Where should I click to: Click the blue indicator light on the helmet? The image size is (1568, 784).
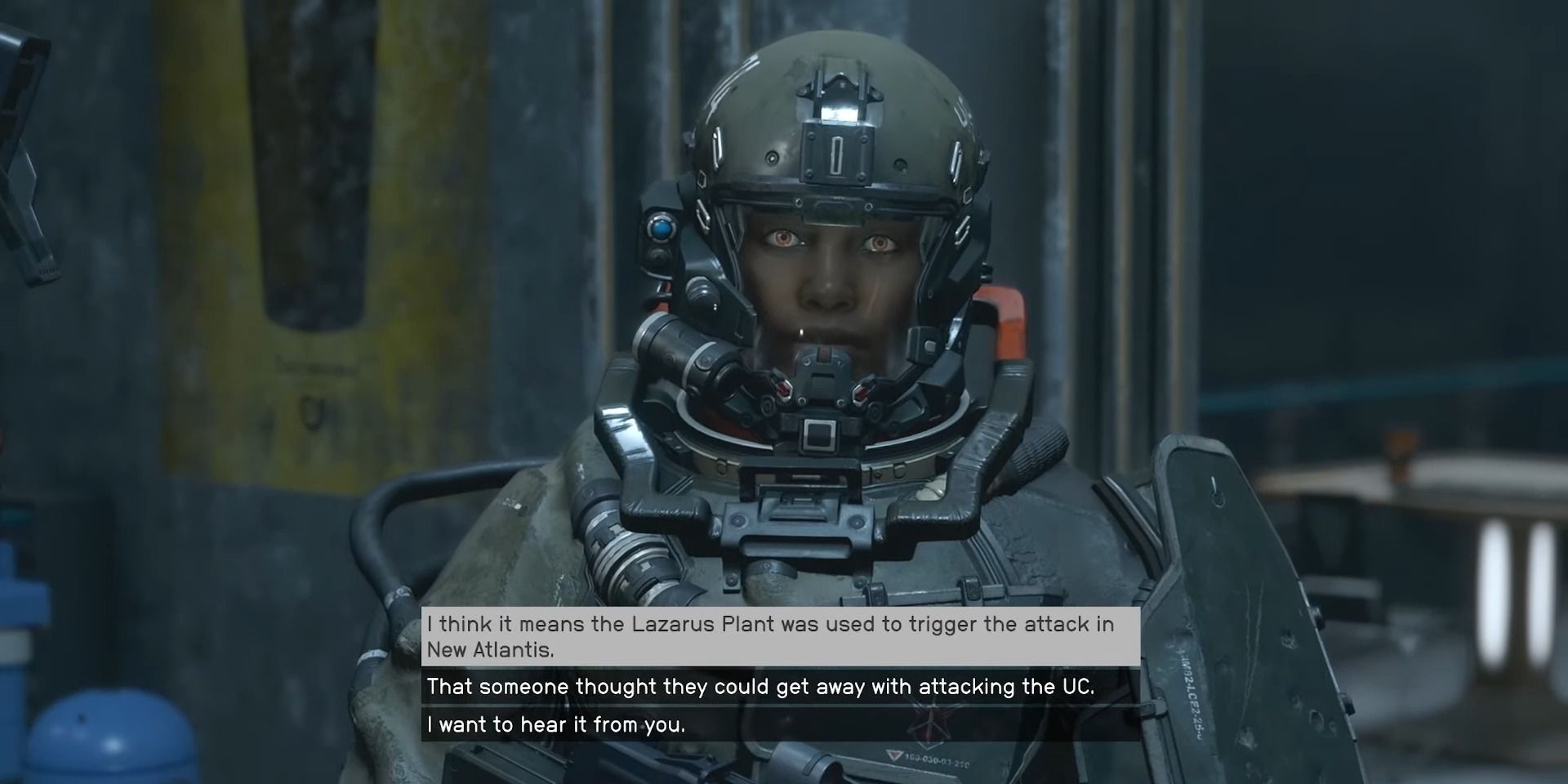(x=661, y=229)
